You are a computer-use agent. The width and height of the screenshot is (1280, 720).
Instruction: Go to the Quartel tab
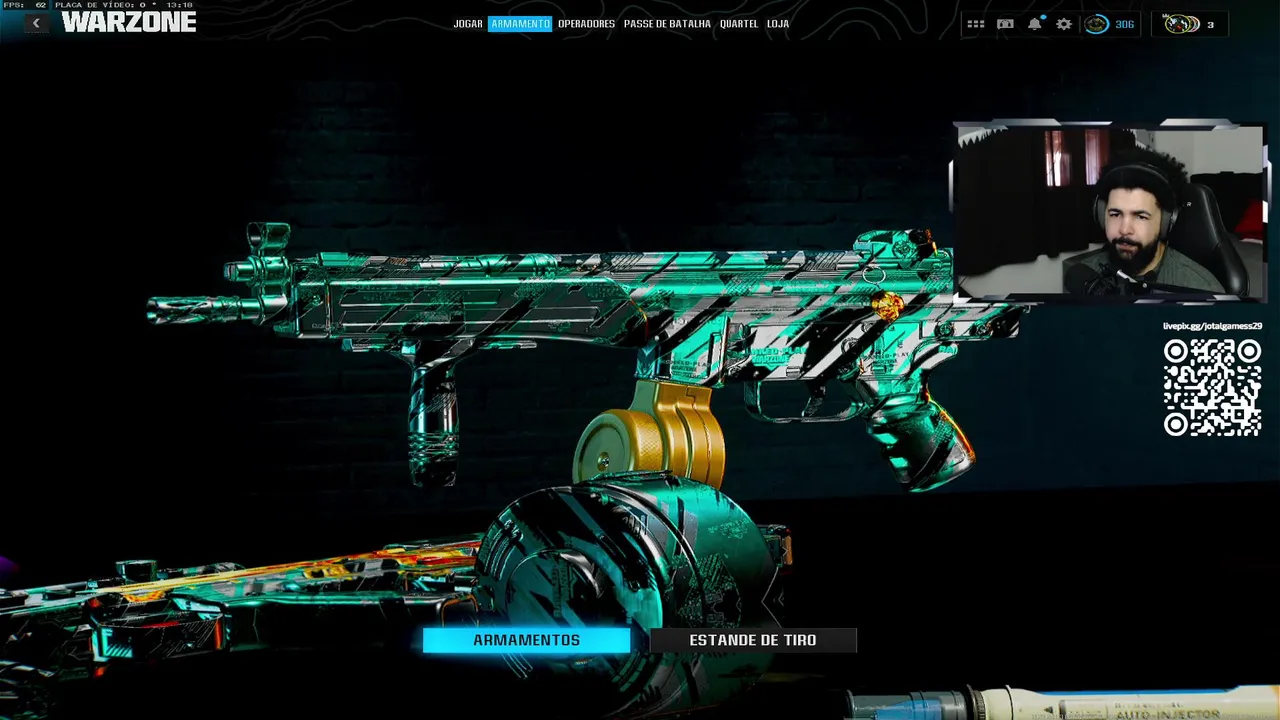point(739,24)
